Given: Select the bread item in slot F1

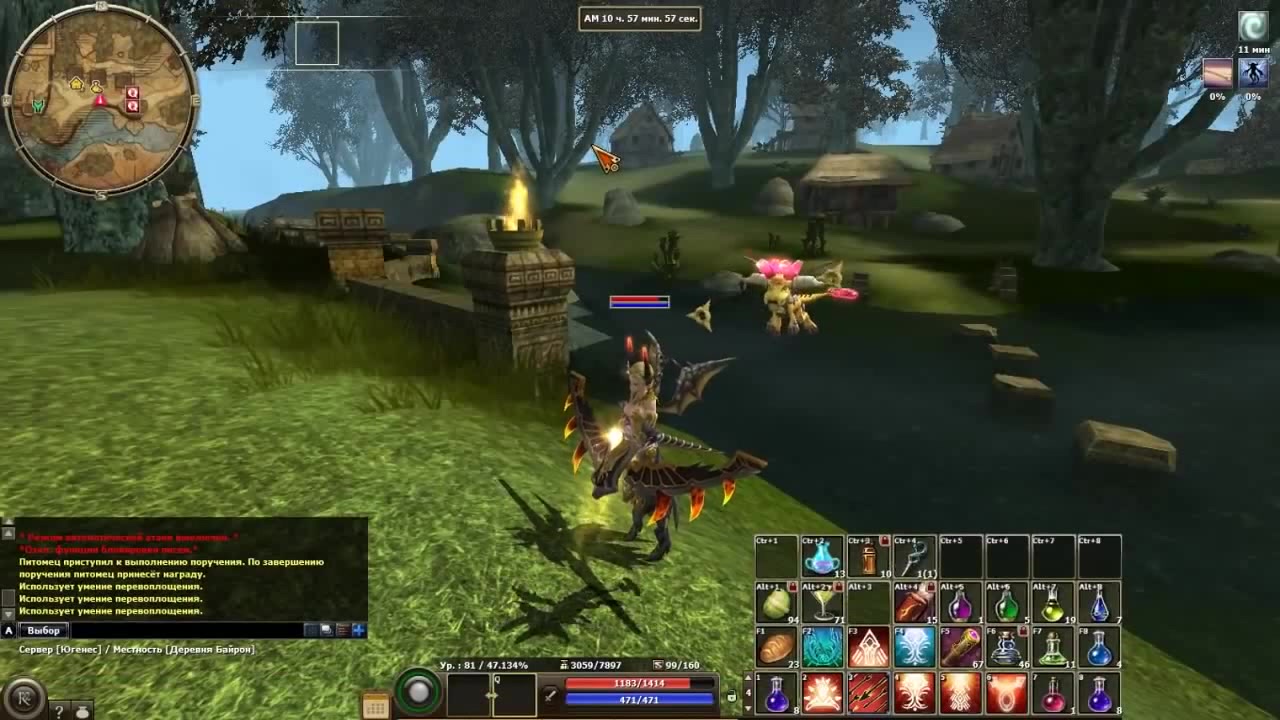Looking at the screenshot, I should (x=776, y=647).
